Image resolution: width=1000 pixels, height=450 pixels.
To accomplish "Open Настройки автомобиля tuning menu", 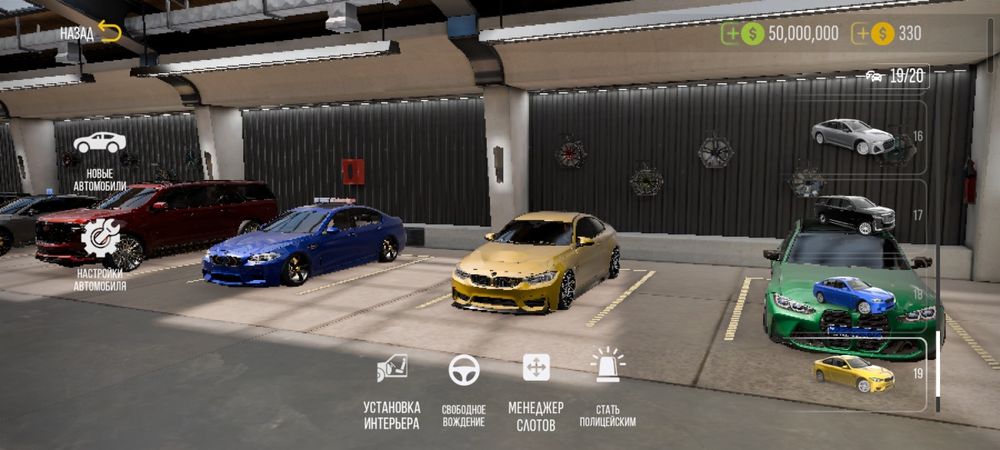I will [x=99, y=253].
